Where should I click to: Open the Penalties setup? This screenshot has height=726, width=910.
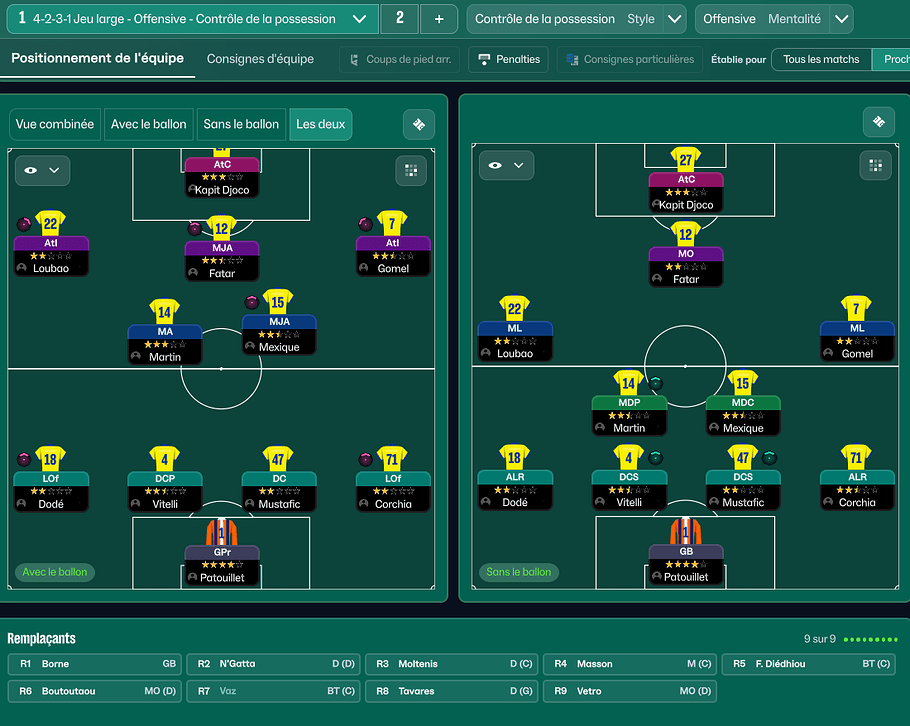coord(508,60)
